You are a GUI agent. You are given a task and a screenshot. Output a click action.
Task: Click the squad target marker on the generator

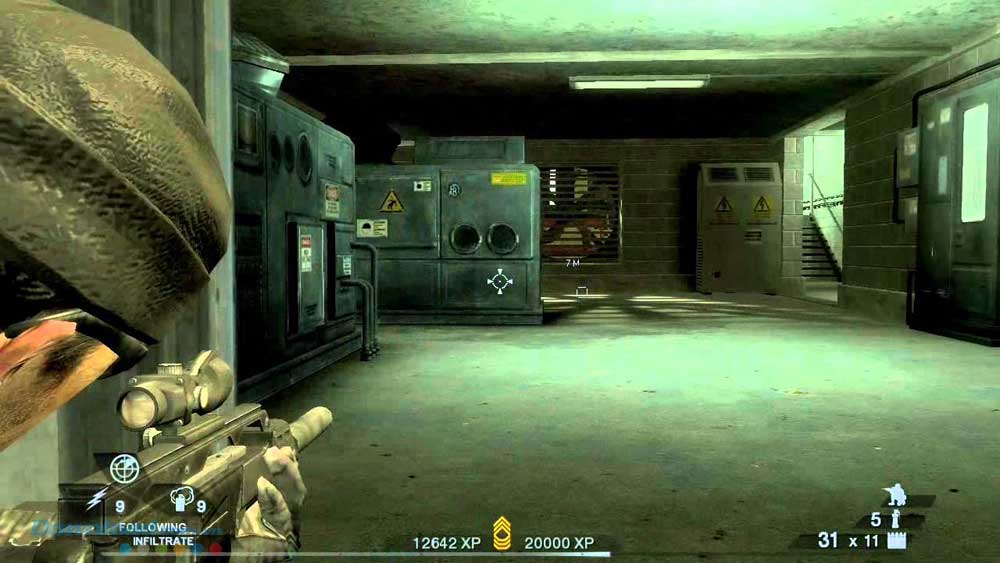[499, 280]
